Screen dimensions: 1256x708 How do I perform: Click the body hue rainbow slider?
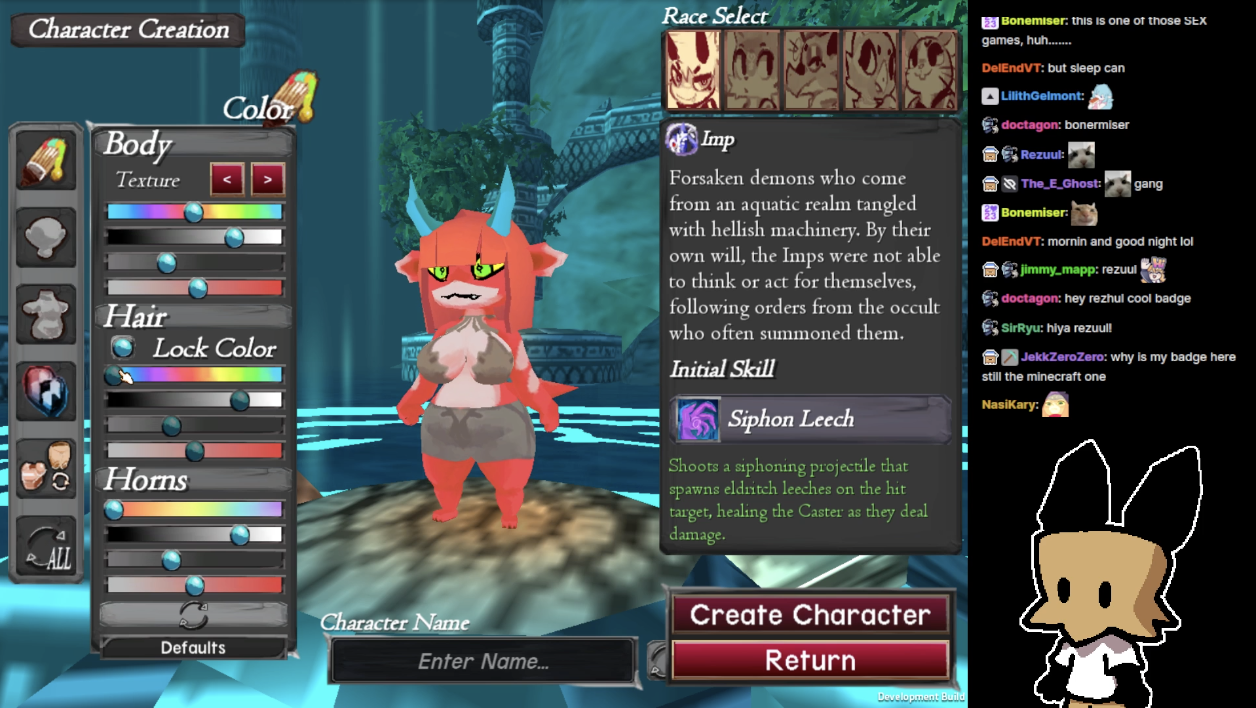pos(195,212)
